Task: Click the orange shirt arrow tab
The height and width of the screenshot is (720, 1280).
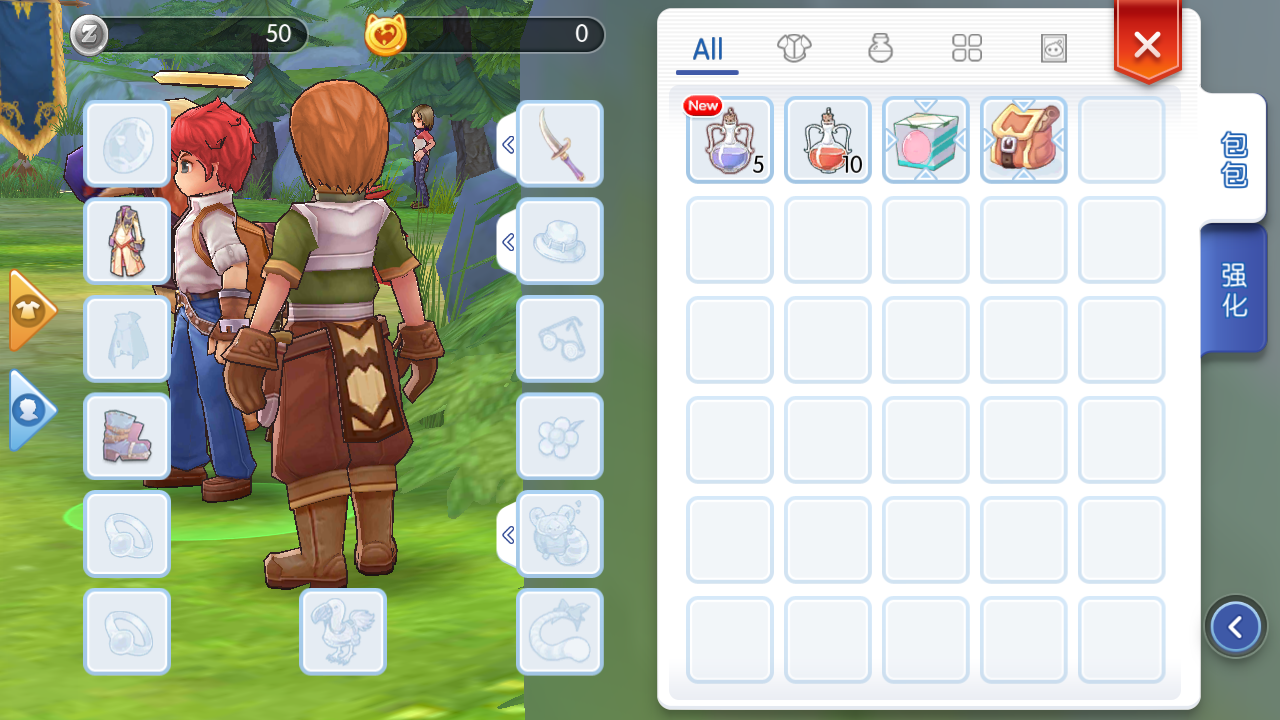Action: (x=30, y=310)
